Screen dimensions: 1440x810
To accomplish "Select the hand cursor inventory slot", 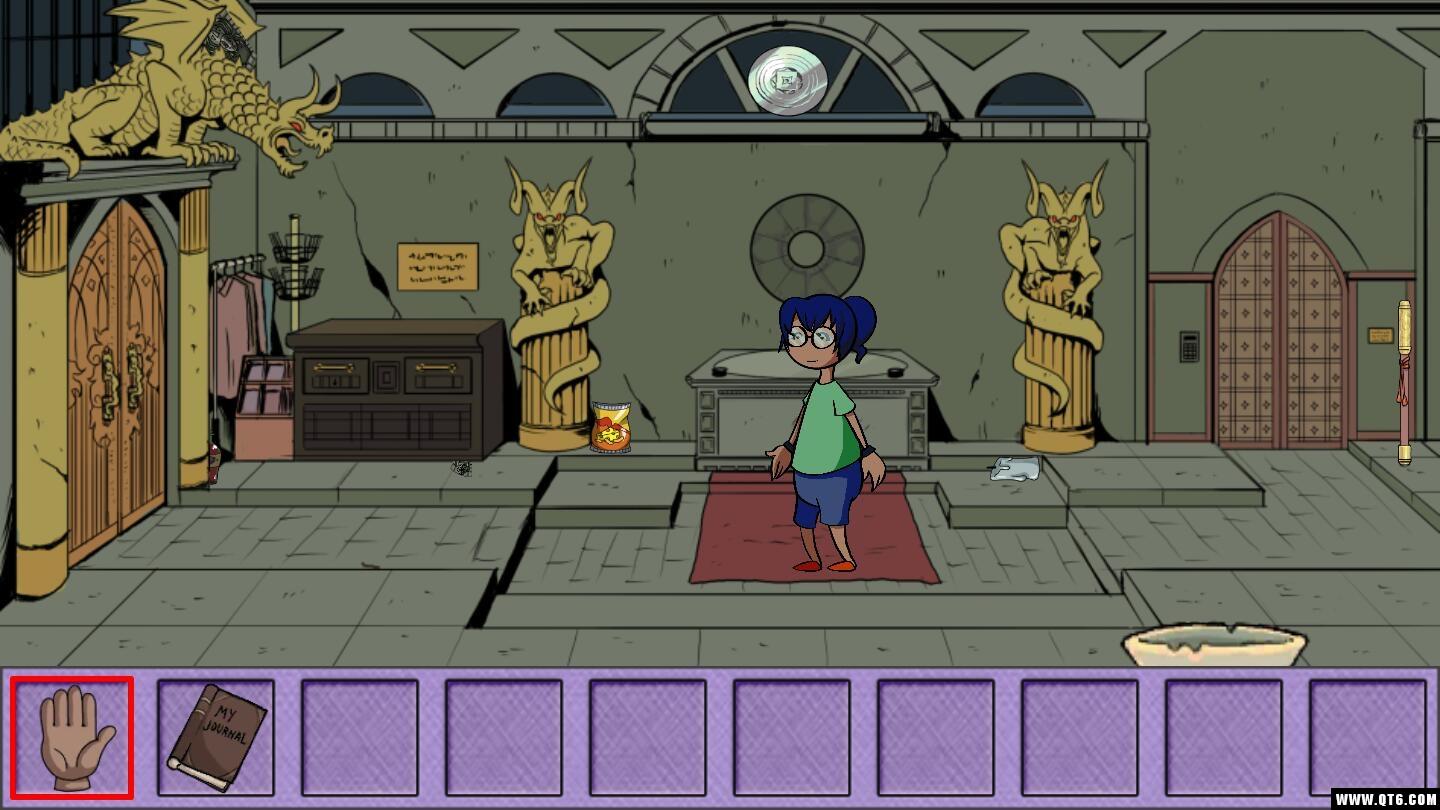I will point(72,738).
